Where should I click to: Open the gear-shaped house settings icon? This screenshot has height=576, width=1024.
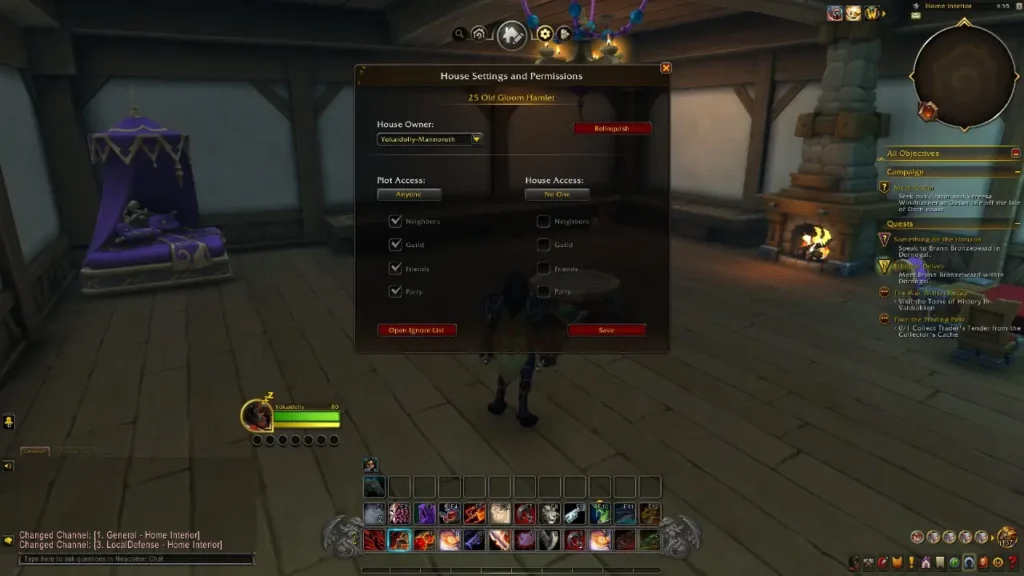point(545,33)
